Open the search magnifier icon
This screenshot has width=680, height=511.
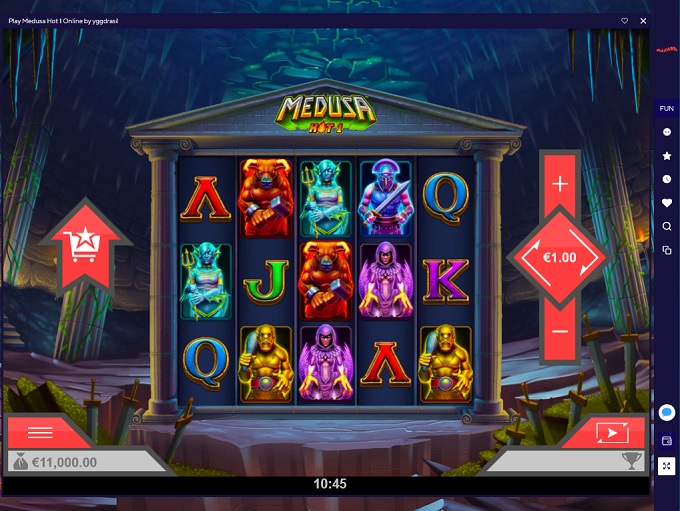click(667, 227)
